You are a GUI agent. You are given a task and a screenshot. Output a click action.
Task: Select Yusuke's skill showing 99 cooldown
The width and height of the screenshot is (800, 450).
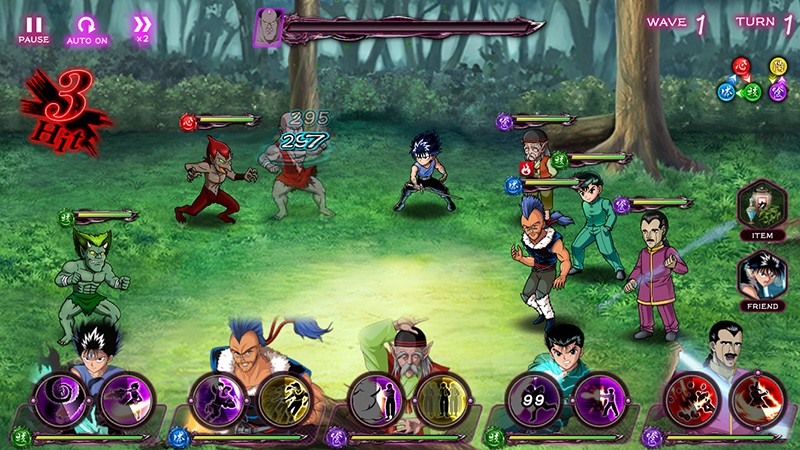[530, 398]
